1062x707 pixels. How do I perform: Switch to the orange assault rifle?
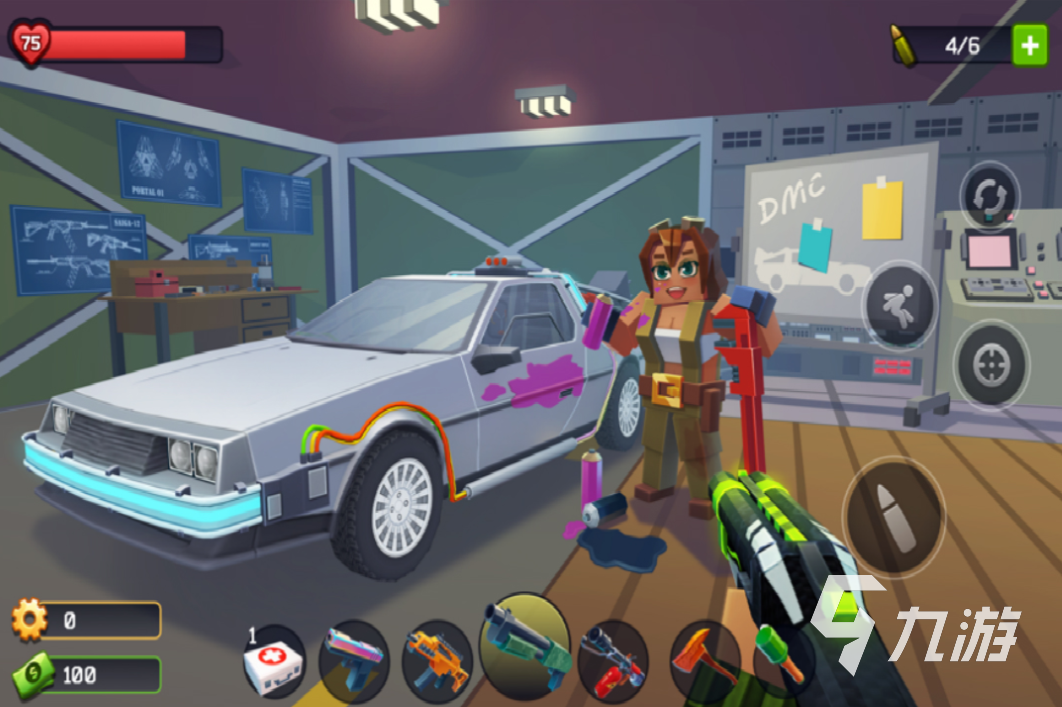(436, 660)
